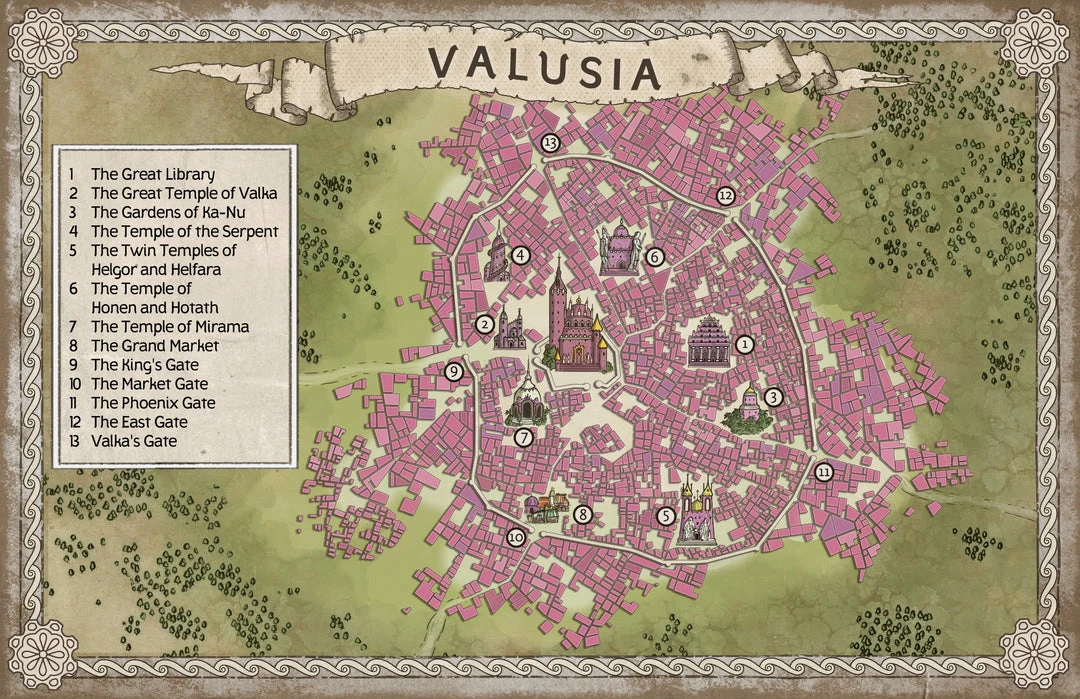Pick The Temple of Mirama in the legend list

(170, 327)
